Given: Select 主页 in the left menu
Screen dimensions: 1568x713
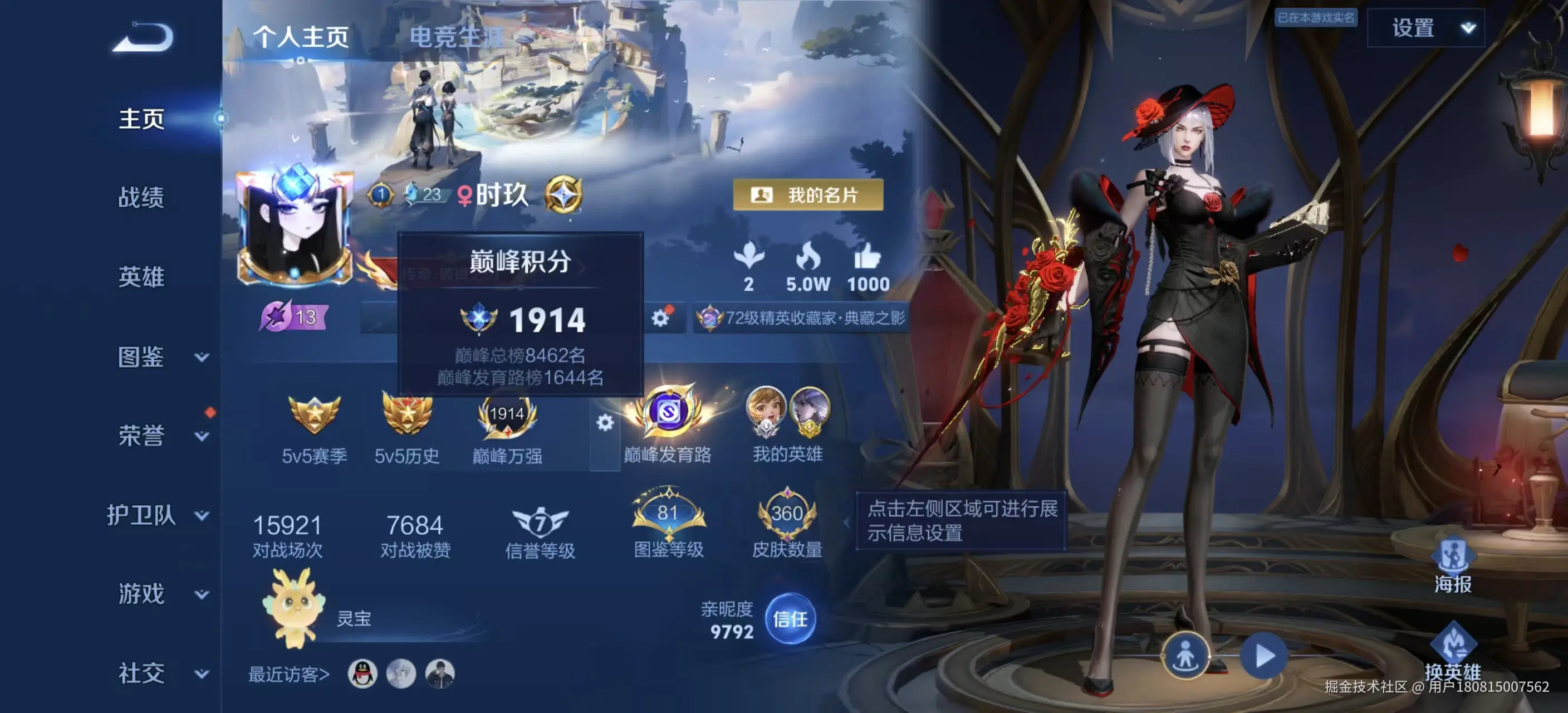Looking at the screenshot, I should tap(141, 119).
